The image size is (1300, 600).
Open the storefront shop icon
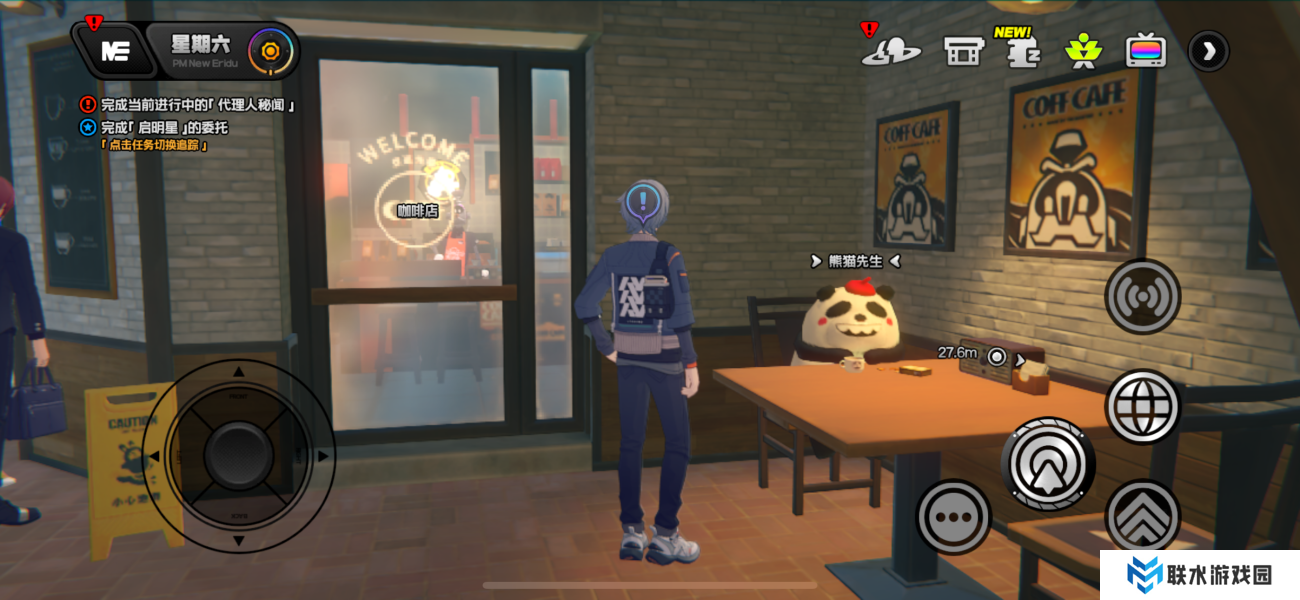click(x=963, y=50)
